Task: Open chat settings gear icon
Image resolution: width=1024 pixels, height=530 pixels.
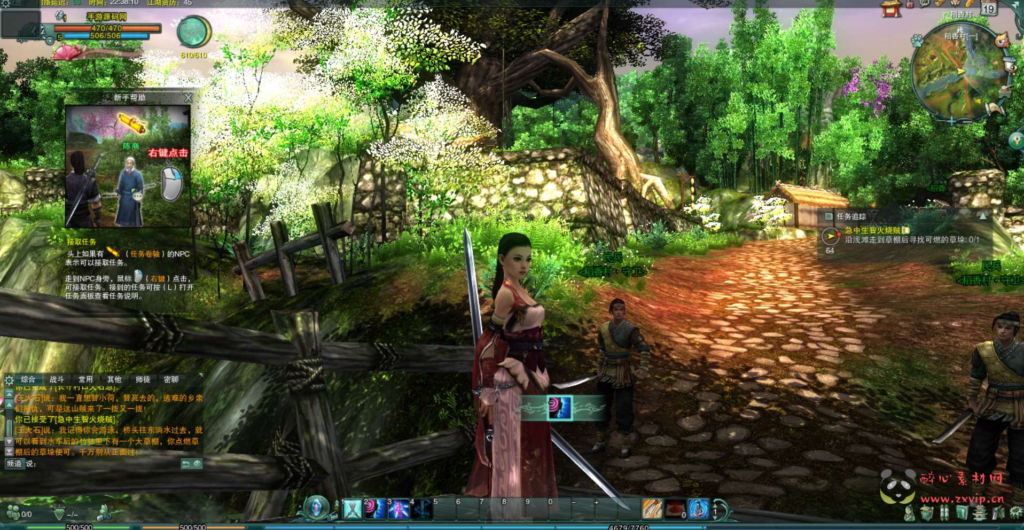Action: coord(9,380)
